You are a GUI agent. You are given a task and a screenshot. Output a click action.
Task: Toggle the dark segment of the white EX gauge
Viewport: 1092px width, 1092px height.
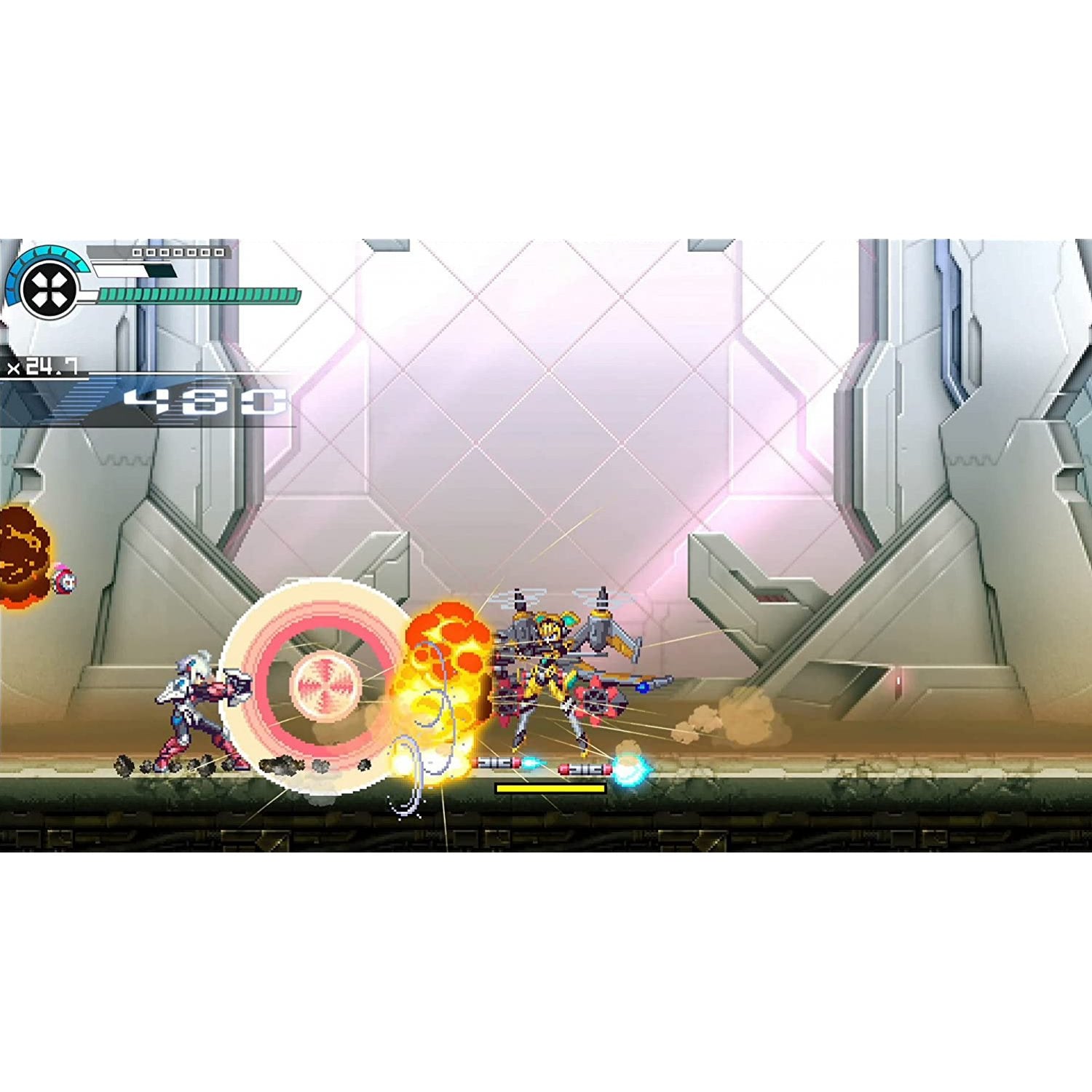pos(162,269)
